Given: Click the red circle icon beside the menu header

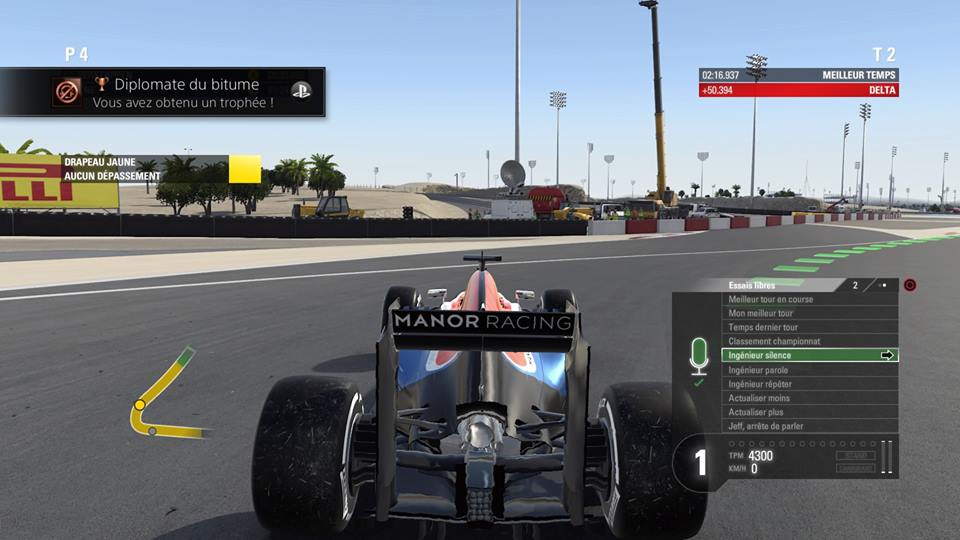Looking at the screenshot, I should point(910,285).
